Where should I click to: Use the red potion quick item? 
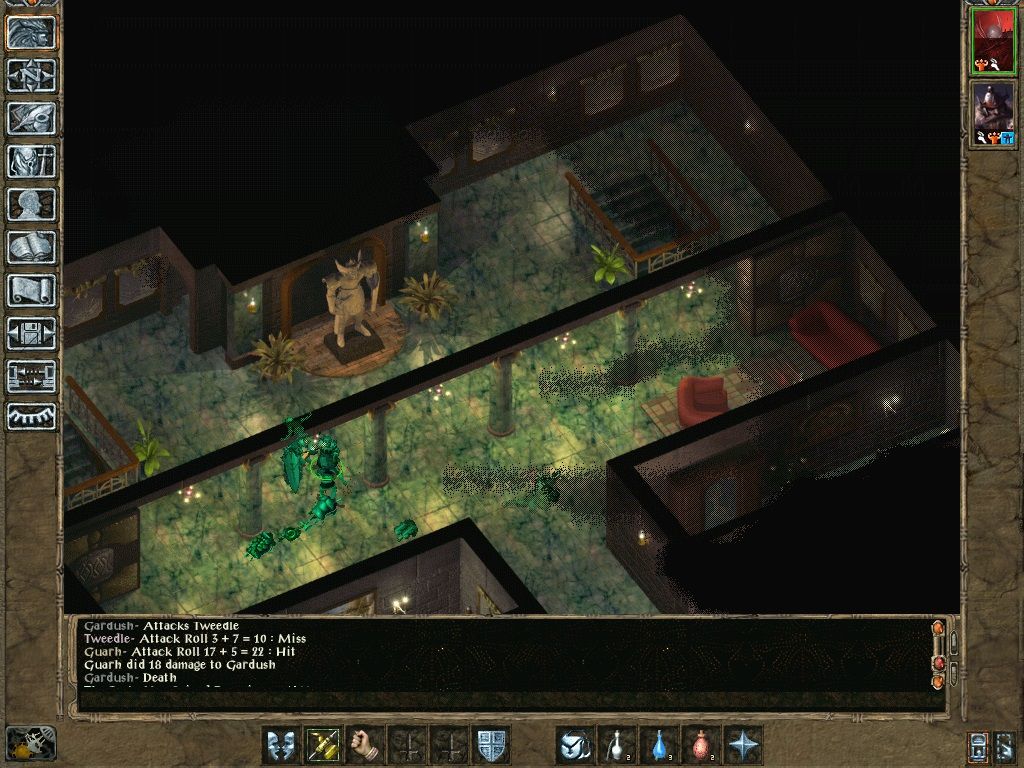tap(701, 745)
